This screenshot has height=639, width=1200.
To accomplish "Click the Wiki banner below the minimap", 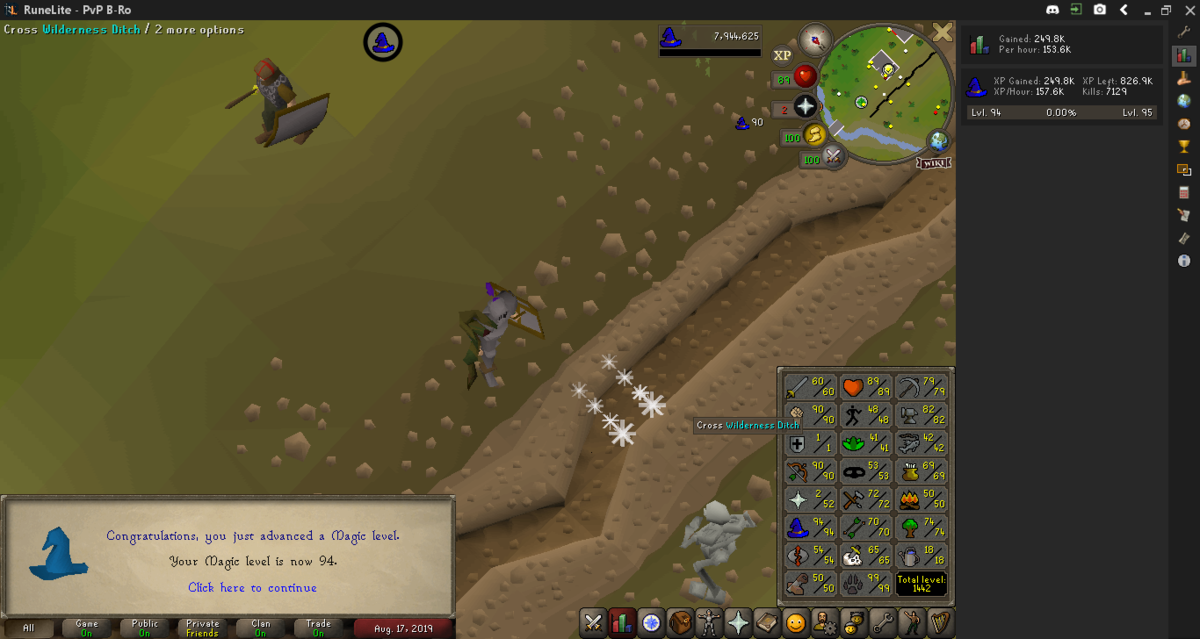I will (932, 162).
